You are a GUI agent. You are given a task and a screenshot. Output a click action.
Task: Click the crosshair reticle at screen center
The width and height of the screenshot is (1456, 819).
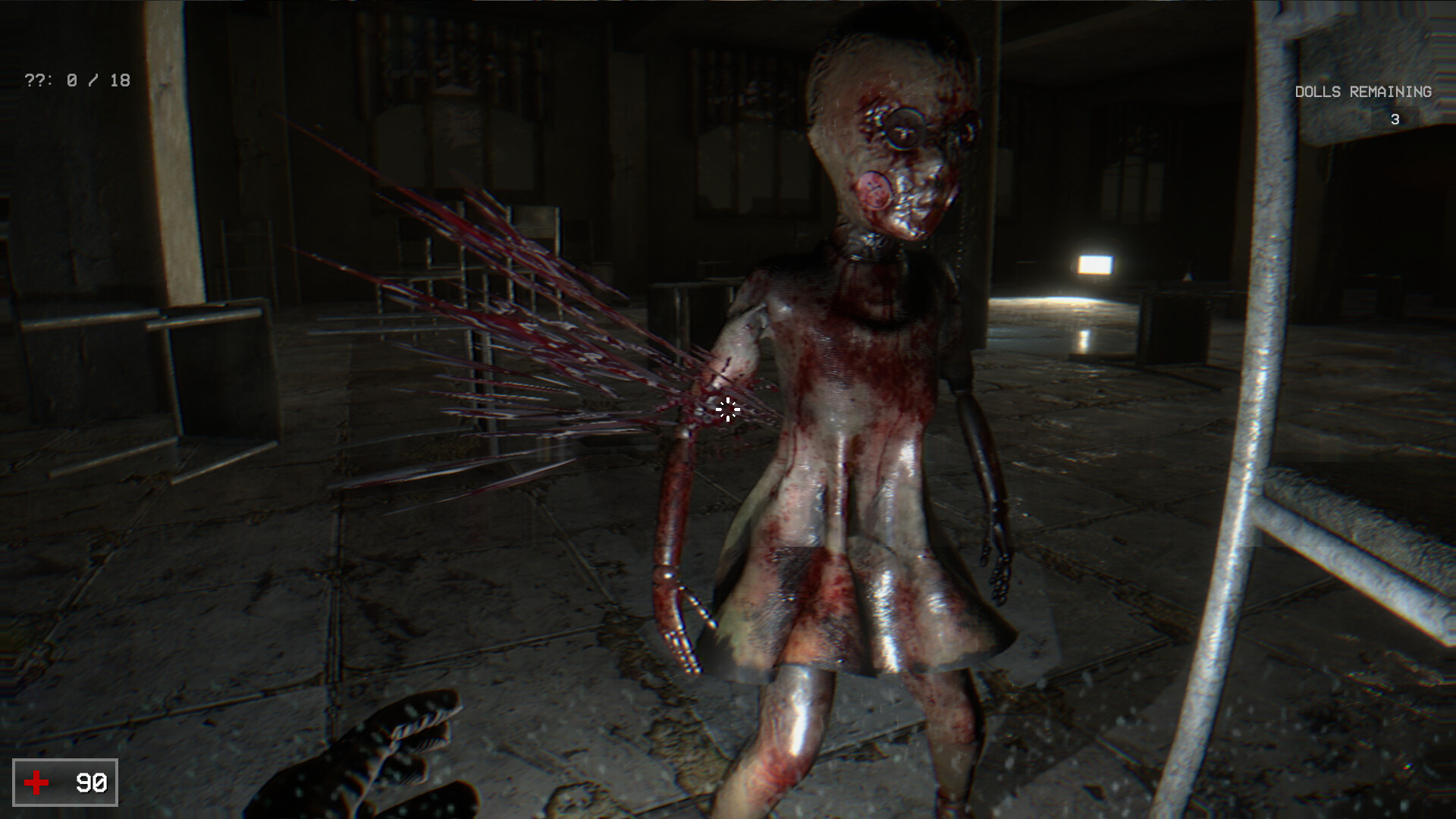(x=726, y=410)
